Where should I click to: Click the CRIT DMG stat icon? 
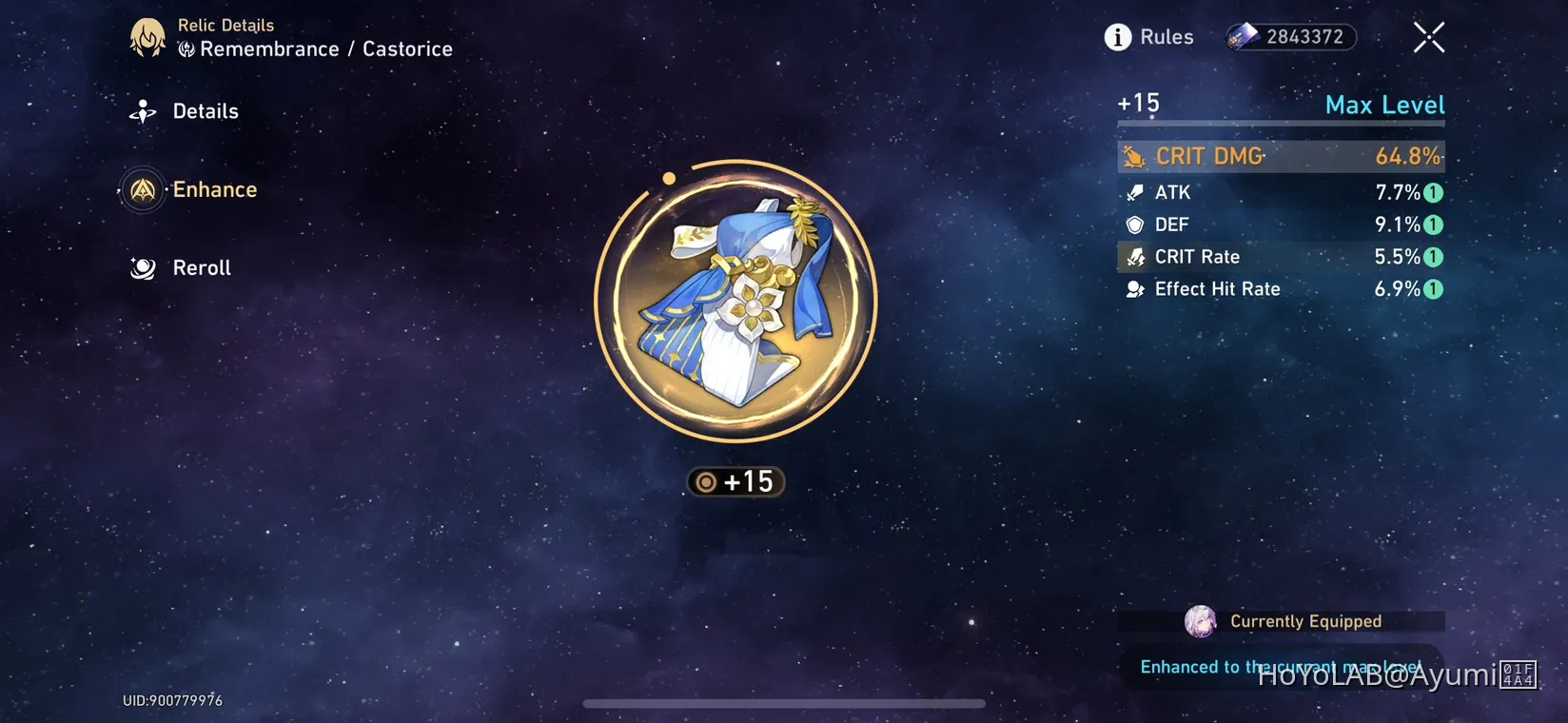click(x=1133, y=155)
